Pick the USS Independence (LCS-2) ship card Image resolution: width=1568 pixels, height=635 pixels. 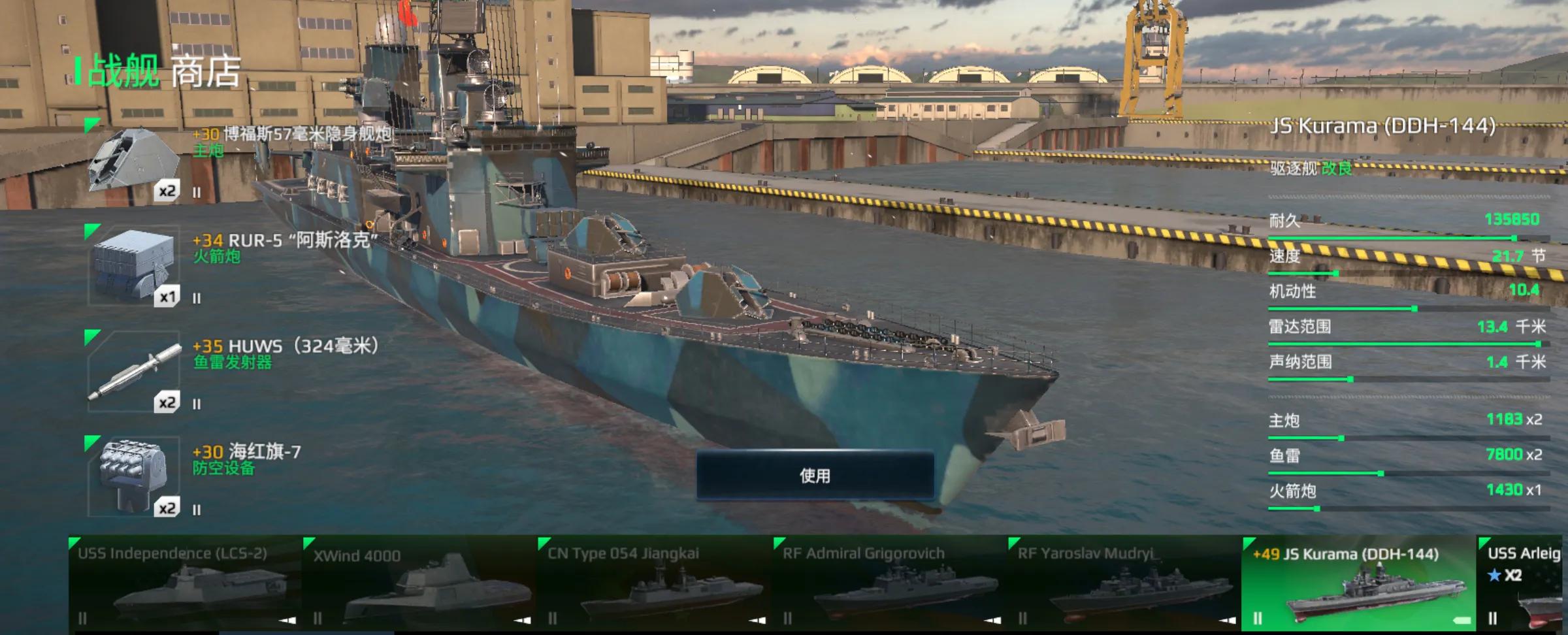coord(185,583)
